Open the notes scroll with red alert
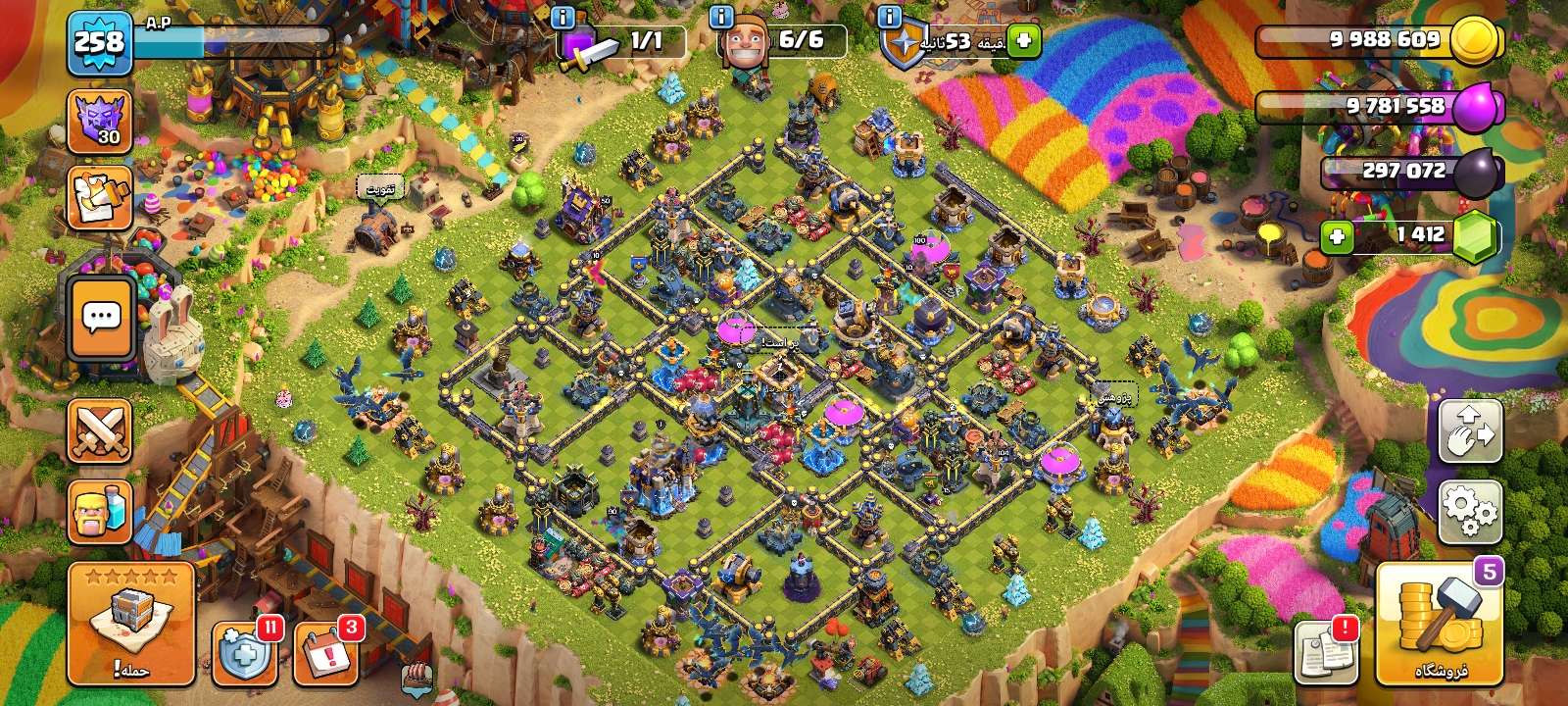This screenshot has height=706, width=1568. pos(1326,651)
